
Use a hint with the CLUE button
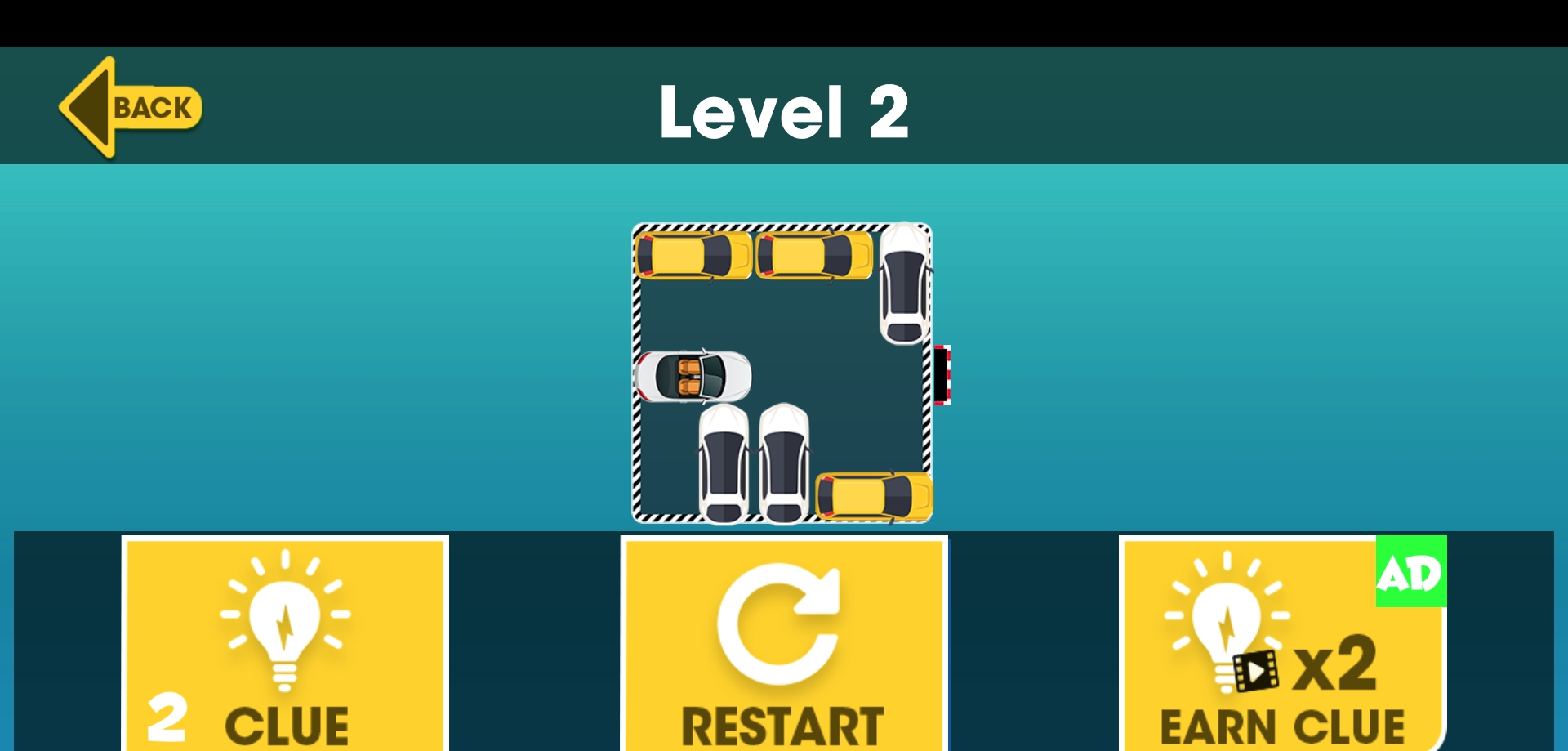(x=285, y=644)
